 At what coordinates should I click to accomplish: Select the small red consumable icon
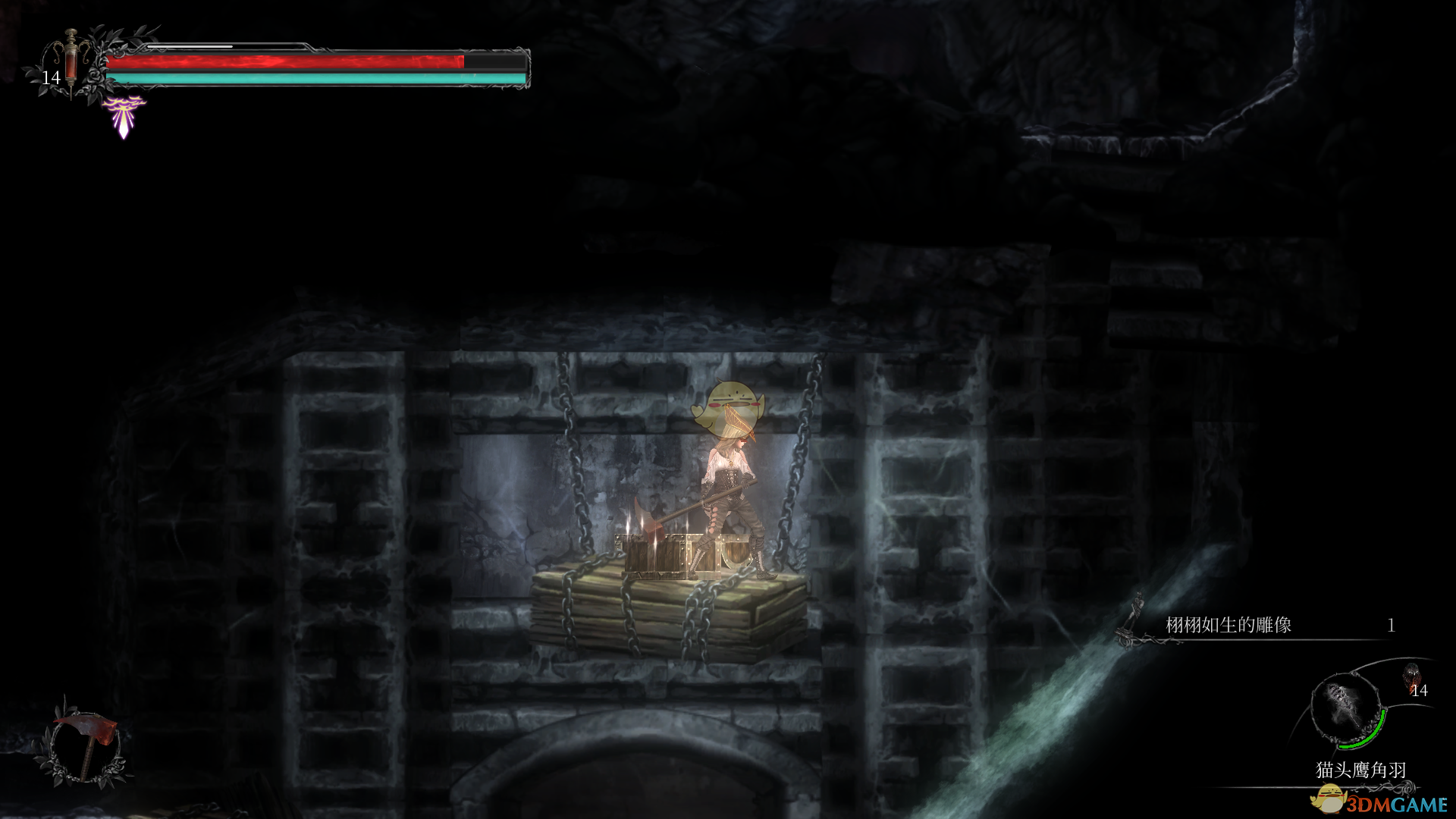pyautogui.click(x=1411, y=674)
